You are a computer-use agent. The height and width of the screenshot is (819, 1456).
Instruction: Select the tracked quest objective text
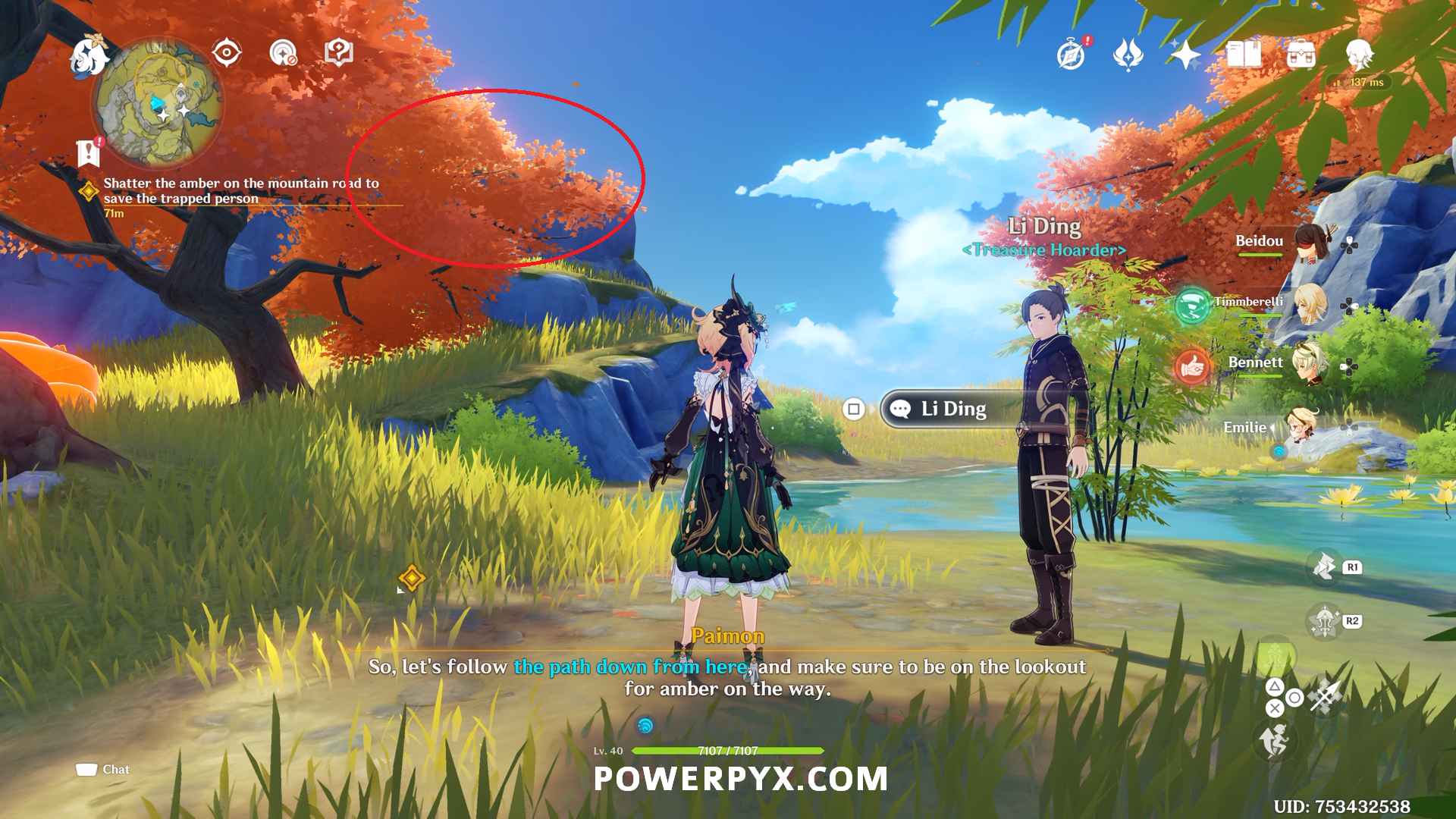[x=241, y=190]
